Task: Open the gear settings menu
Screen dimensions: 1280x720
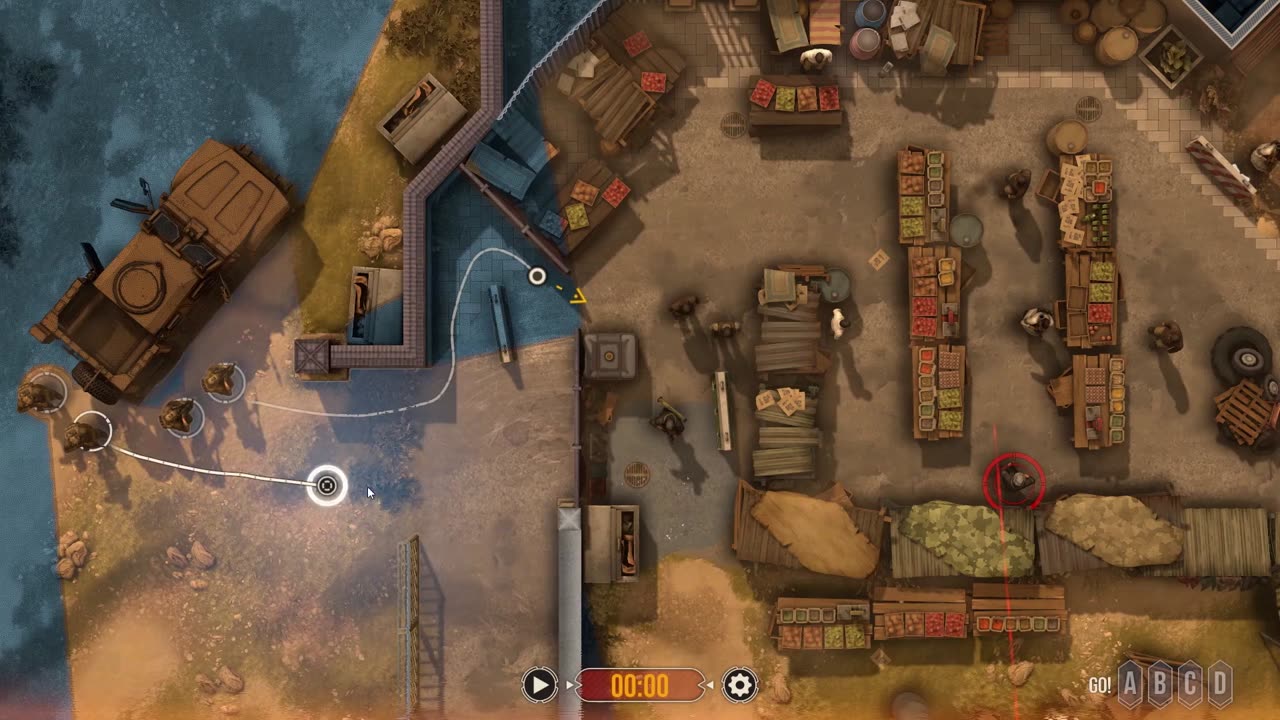Action: (x=740, y=685)
